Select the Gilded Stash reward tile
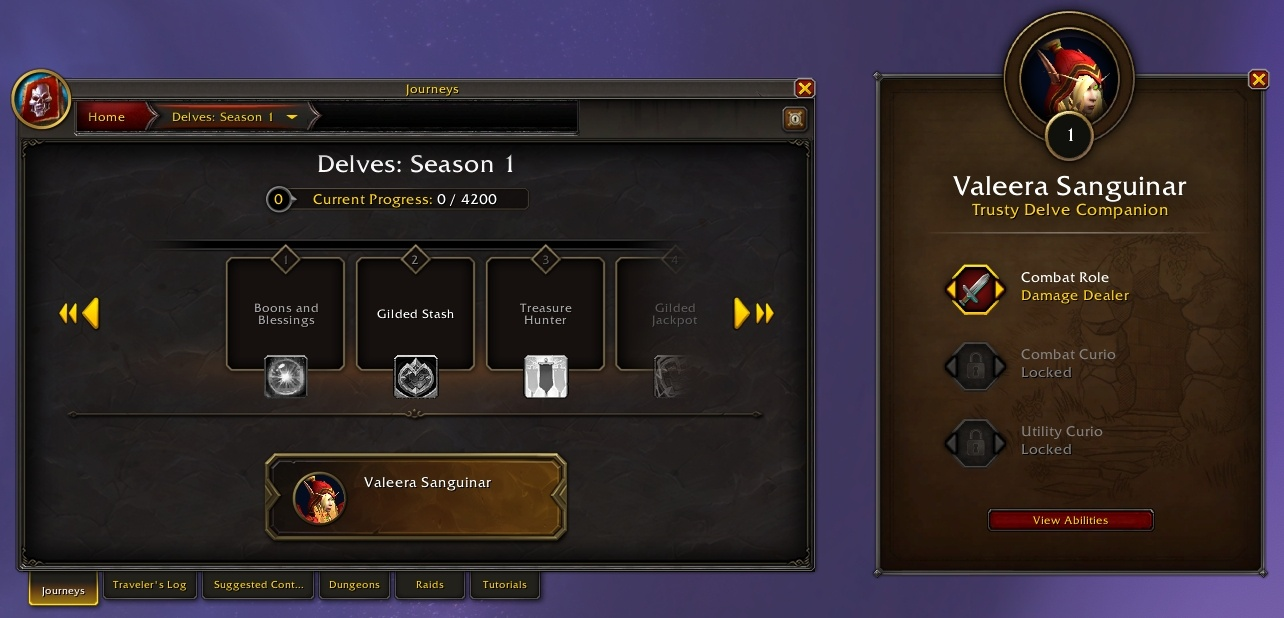1284x618 pixels. pyautogui.click(x=415, y=314)
